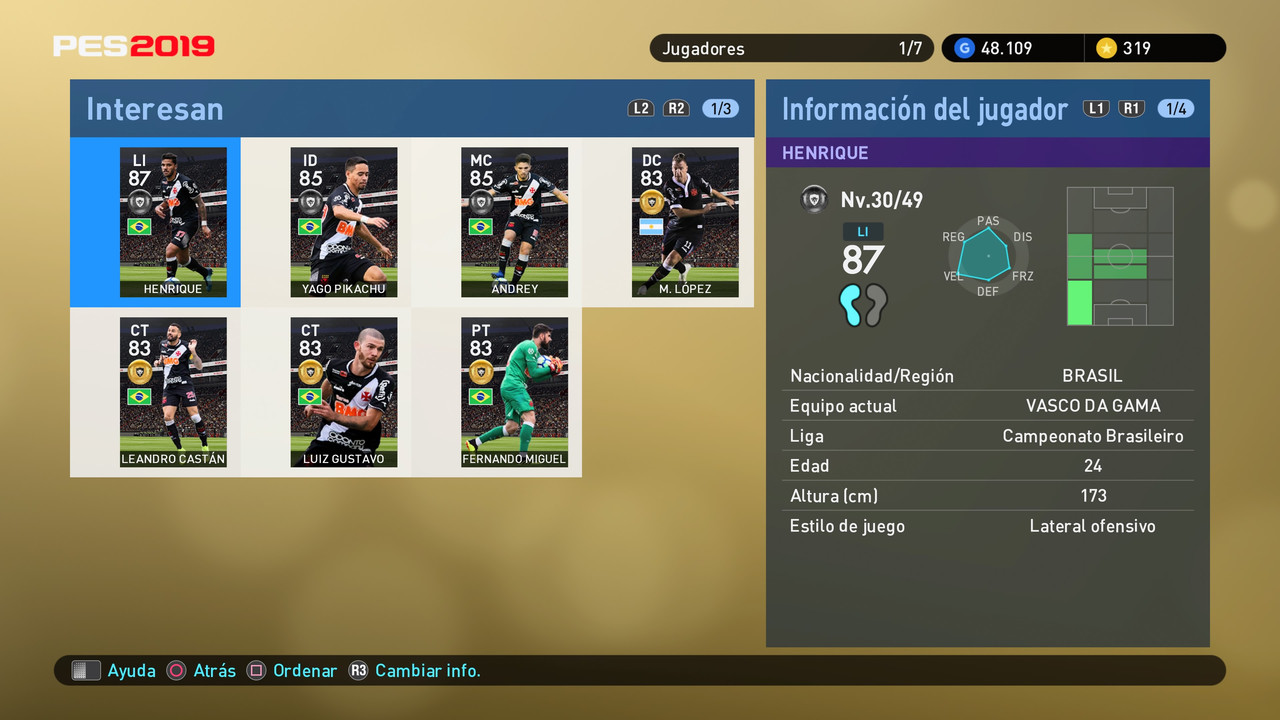This screenshot has height=720, width=1280.
Task: Click the LI position badge above rating 87
Action: click(x=862, y=231)
